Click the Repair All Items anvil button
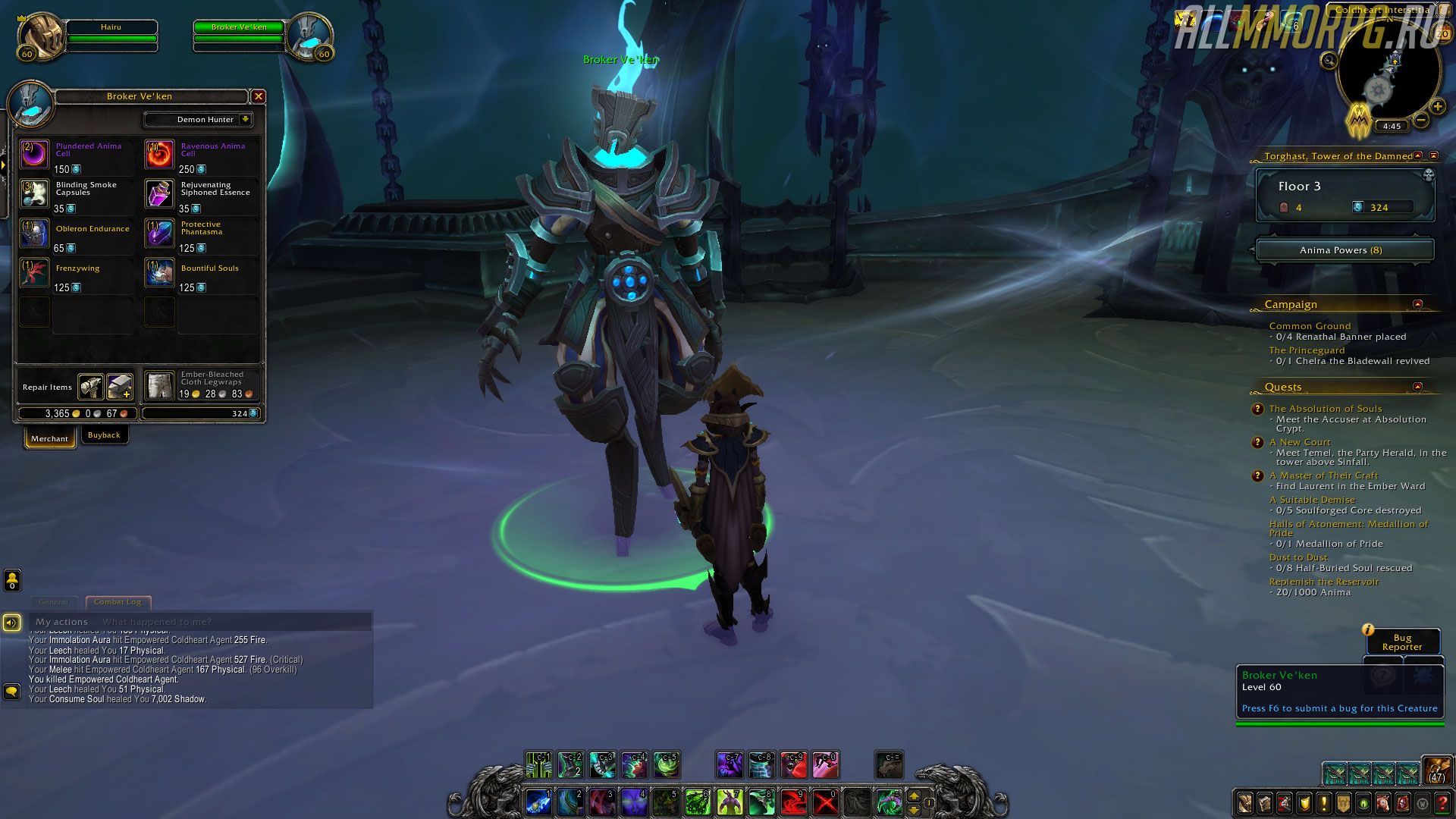The image size is (1456, 819). coord(92,387)
